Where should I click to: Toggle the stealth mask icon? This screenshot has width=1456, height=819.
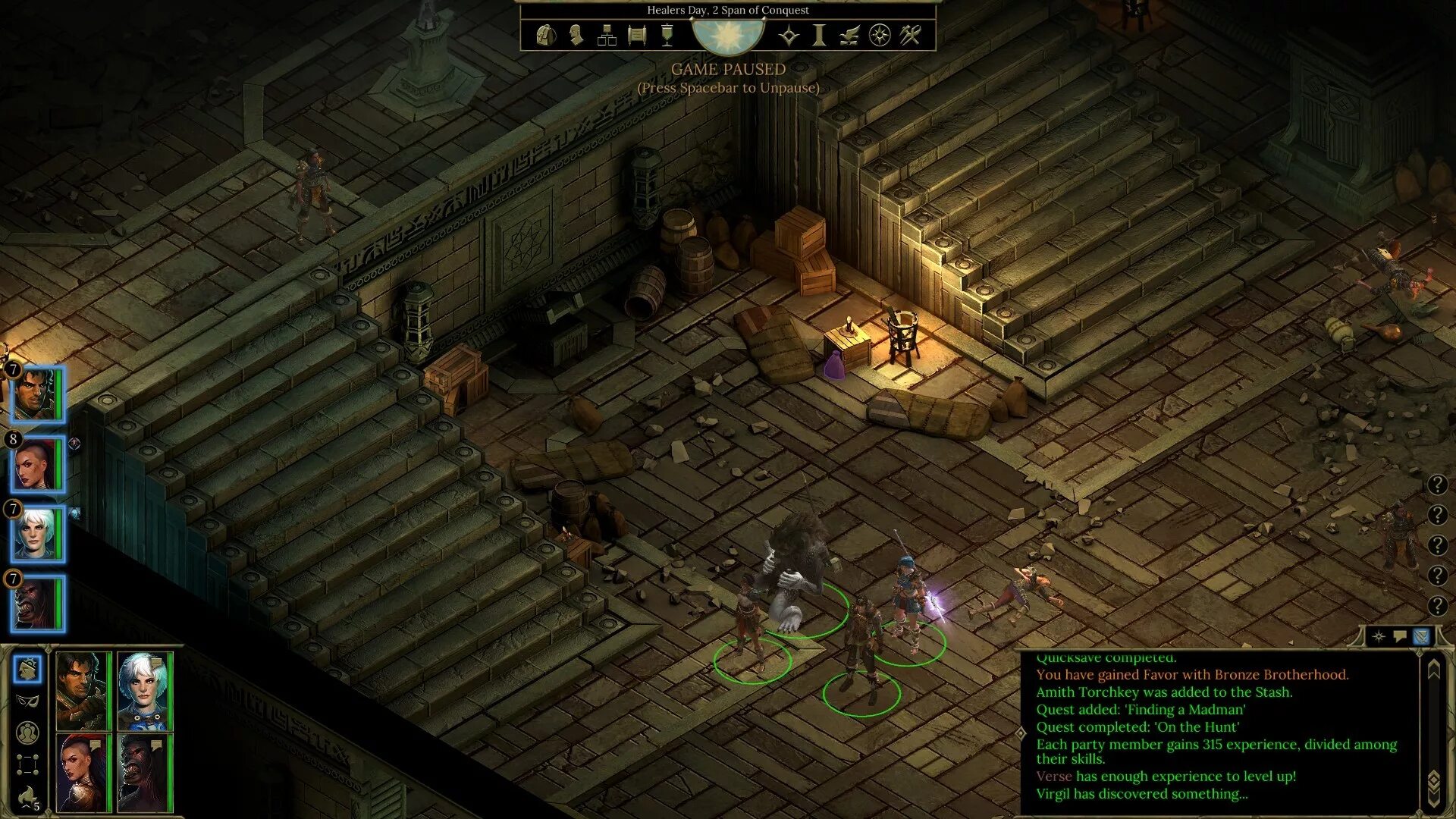coord(27,701)
